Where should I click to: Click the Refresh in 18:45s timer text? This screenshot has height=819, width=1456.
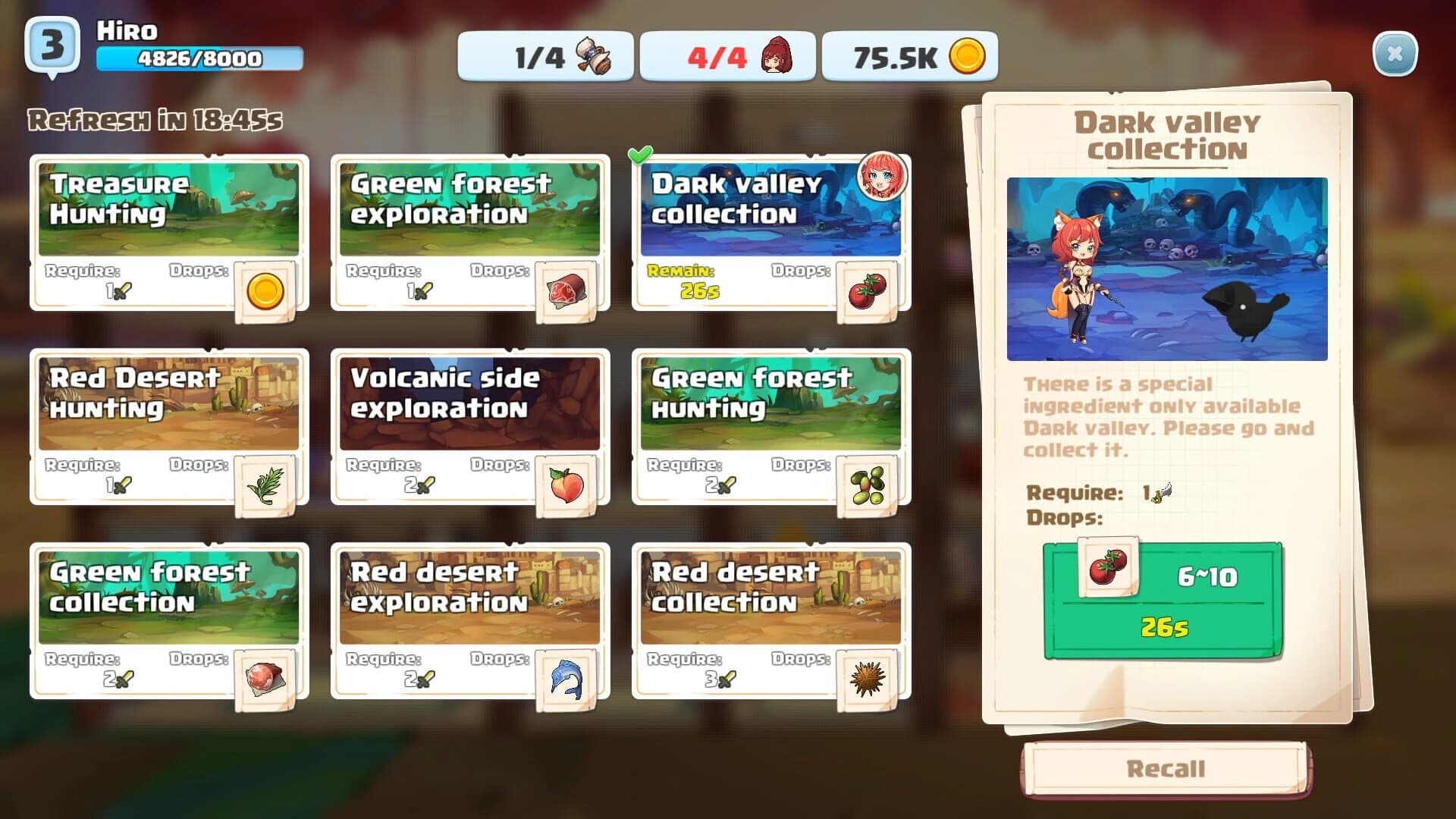coord(155,118)
